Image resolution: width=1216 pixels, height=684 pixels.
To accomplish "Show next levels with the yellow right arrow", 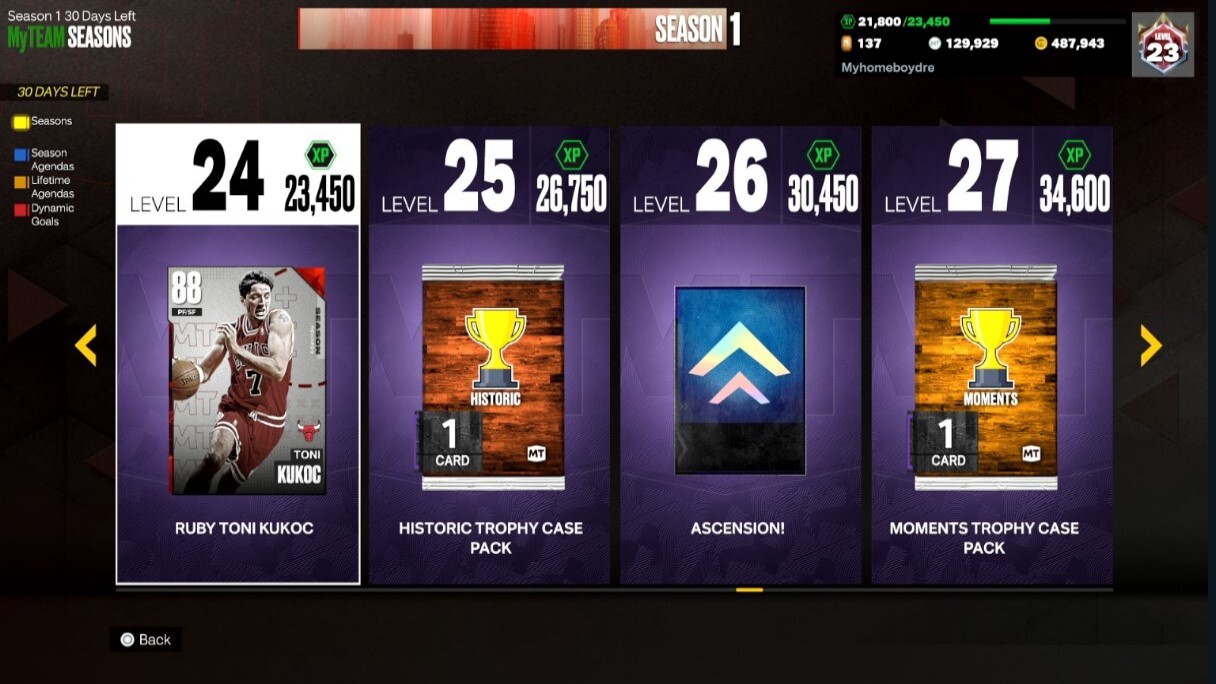I will coord(1151,345).
